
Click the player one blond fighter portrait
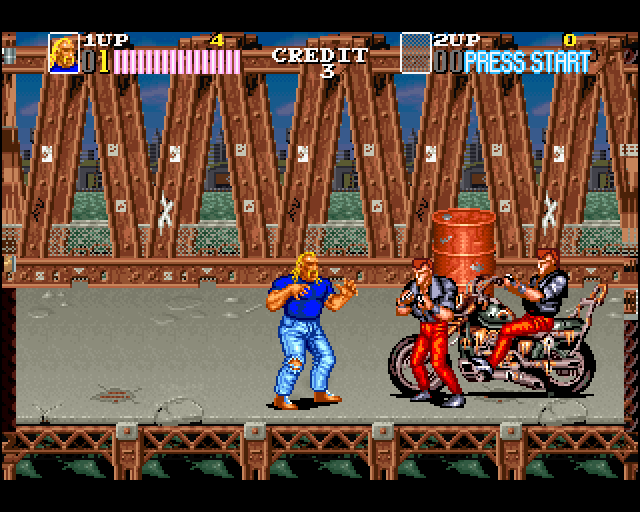click(x=64, y=54)
